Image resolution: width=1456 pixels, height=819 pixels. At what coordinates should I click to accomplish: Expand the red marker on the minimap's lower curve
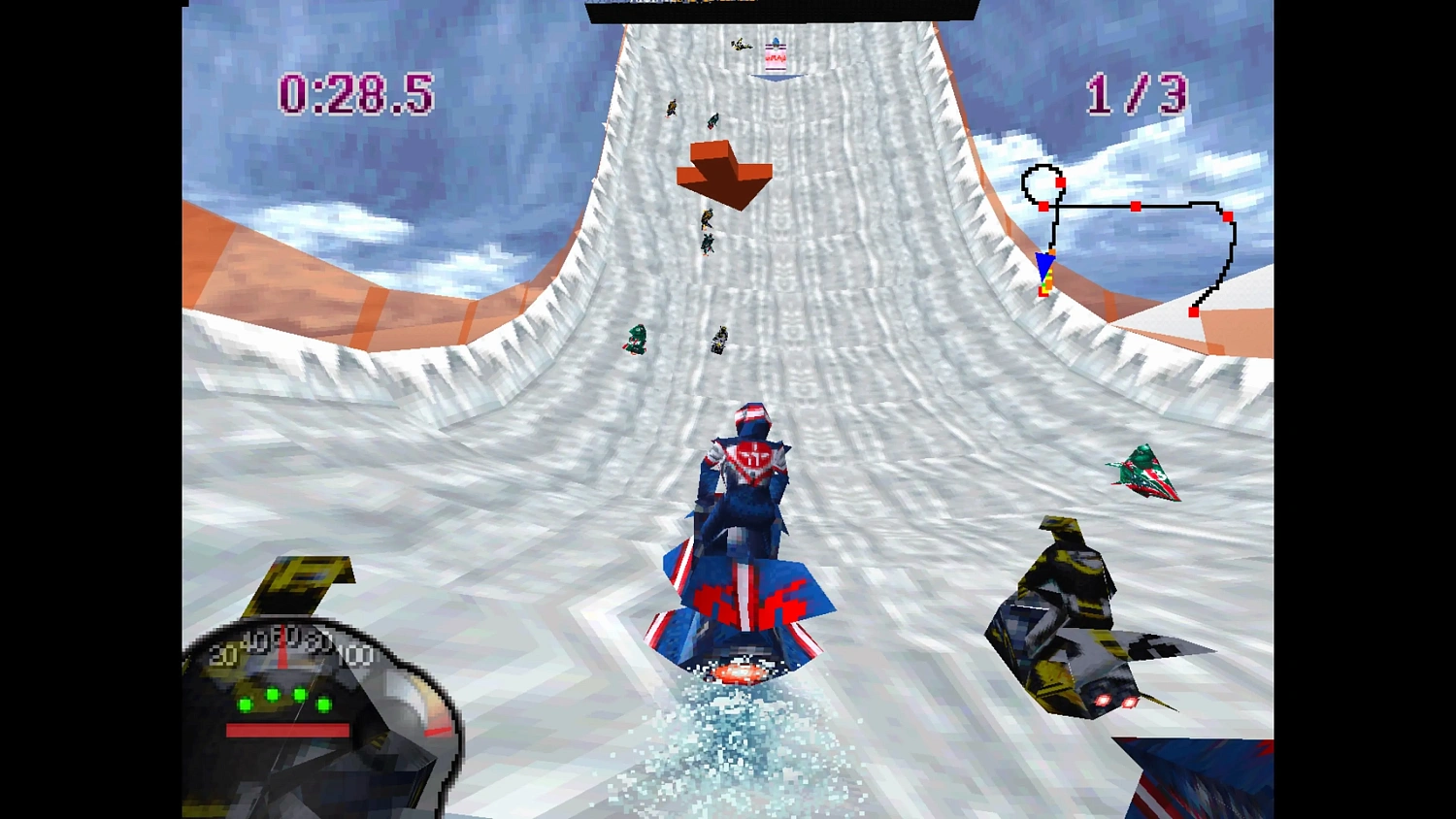coord(1194,311)
